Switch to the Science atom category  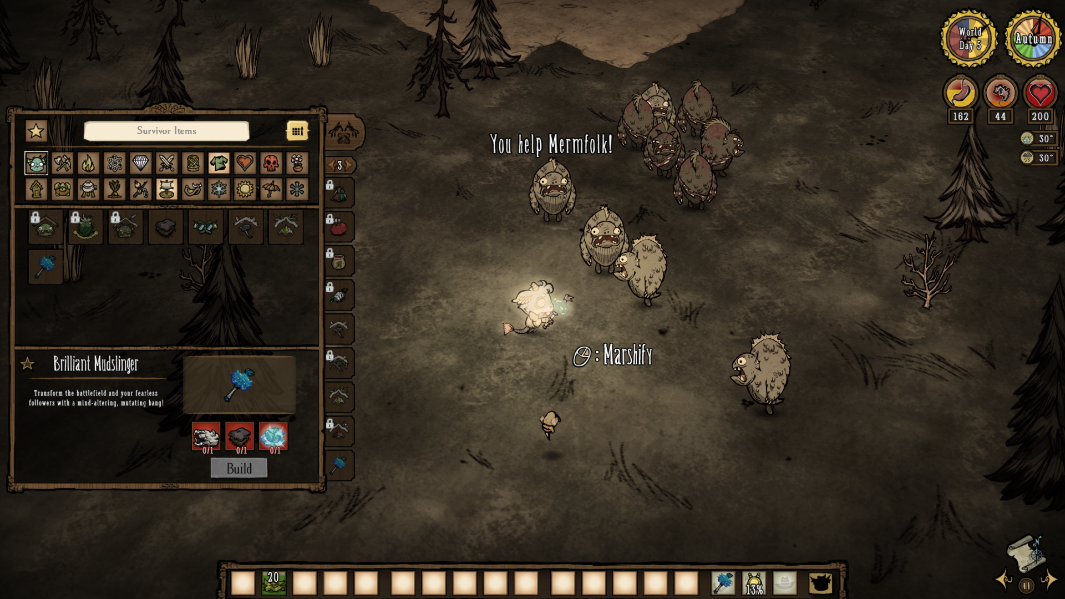click(x=114, y=163)
